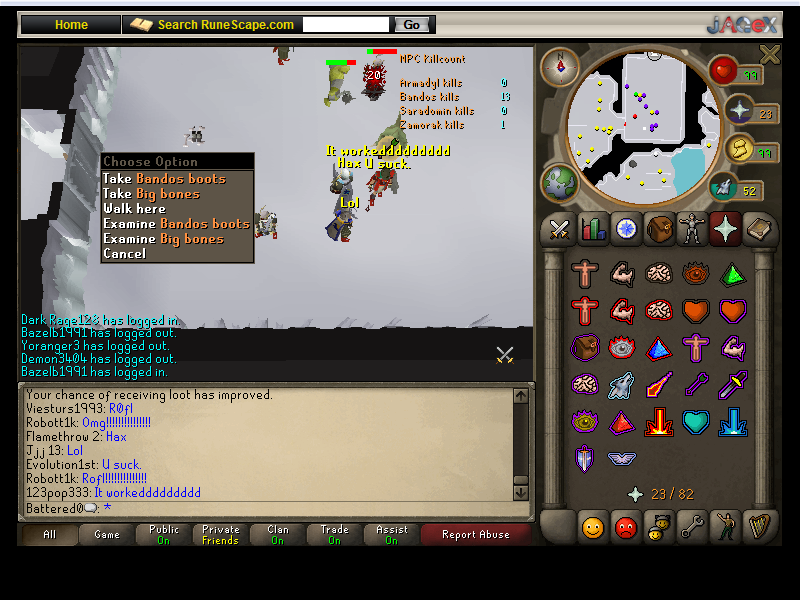The height and width of the screenshot is (600, 800).
Task: Show the Game chat tab
Action: pyautogui.click(x=107, y=534)
